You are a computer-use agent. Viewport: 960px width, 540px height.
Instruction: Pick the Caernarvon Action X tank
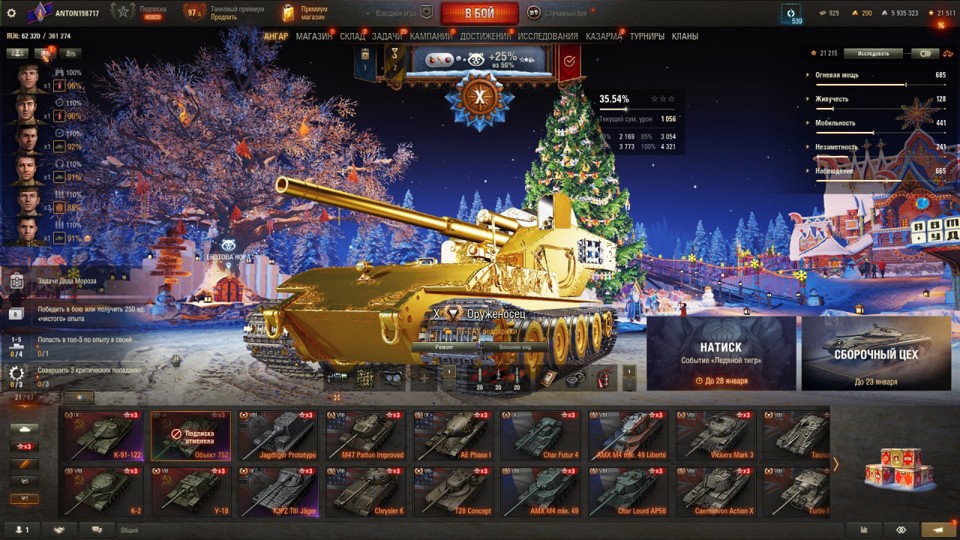715,491
